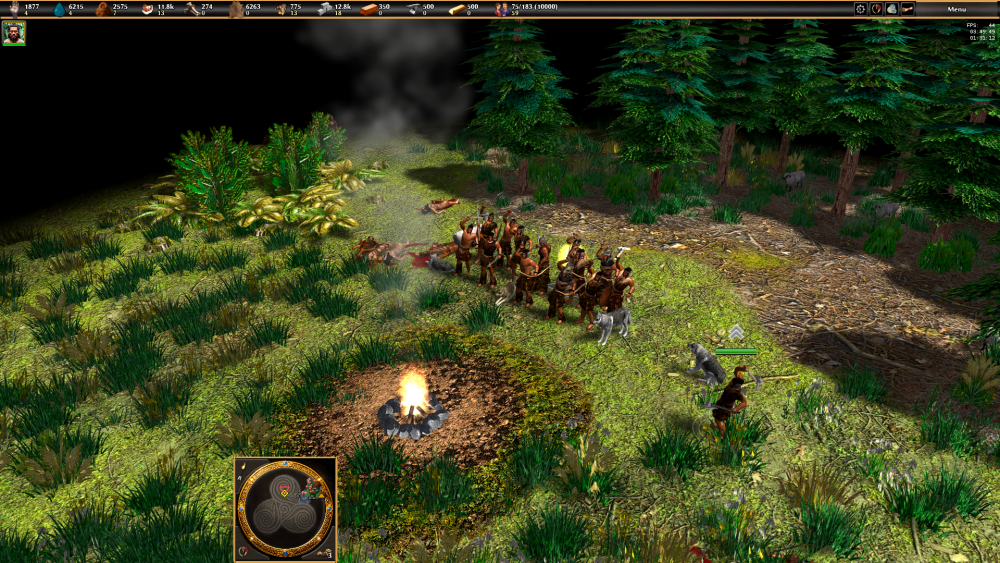Open the stone trade icon
The image size is (1000, 563).
892,9
